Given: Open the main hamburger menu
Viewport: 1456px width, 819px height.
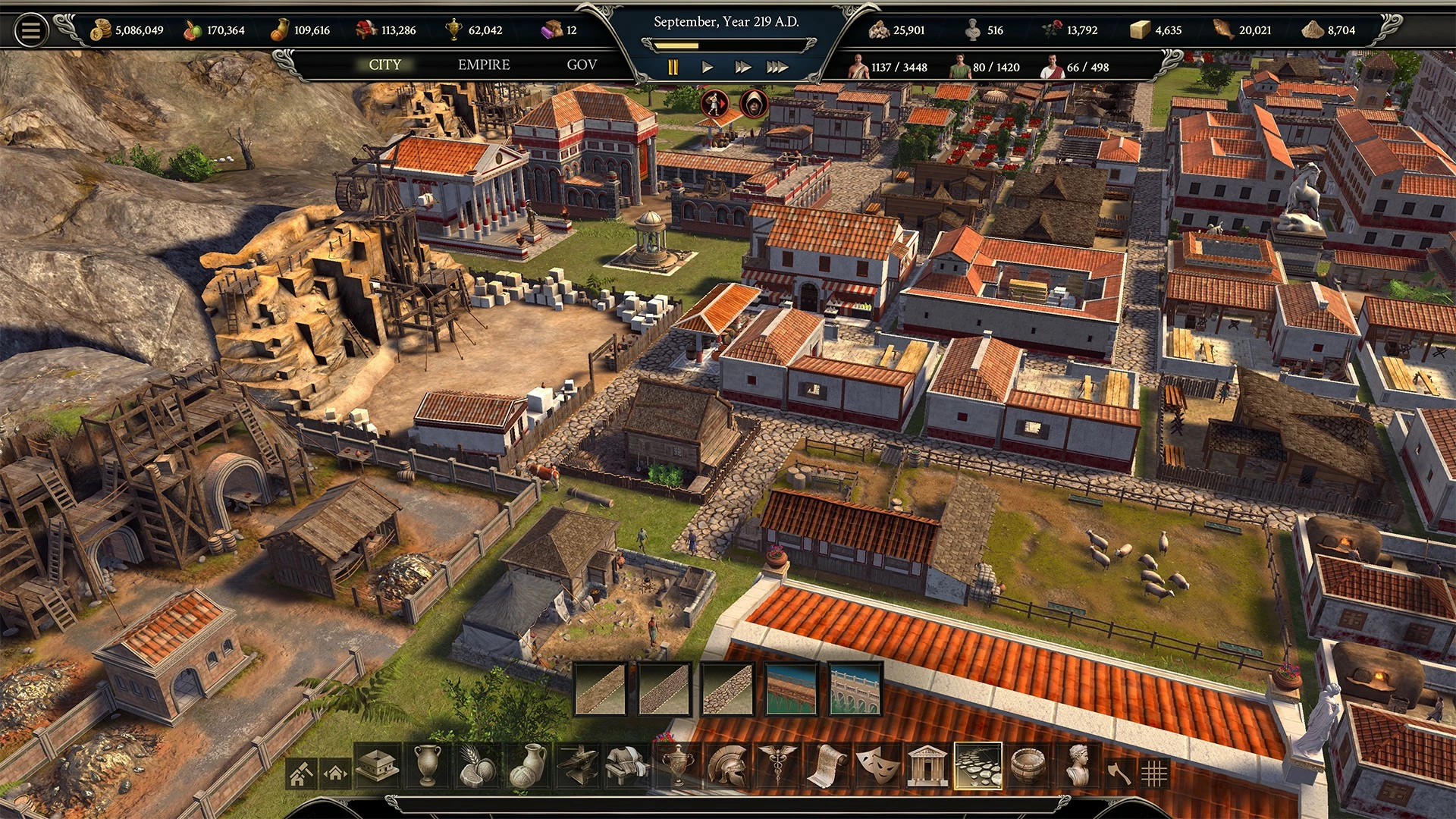Looking at the screenshot, I should 31,30.
